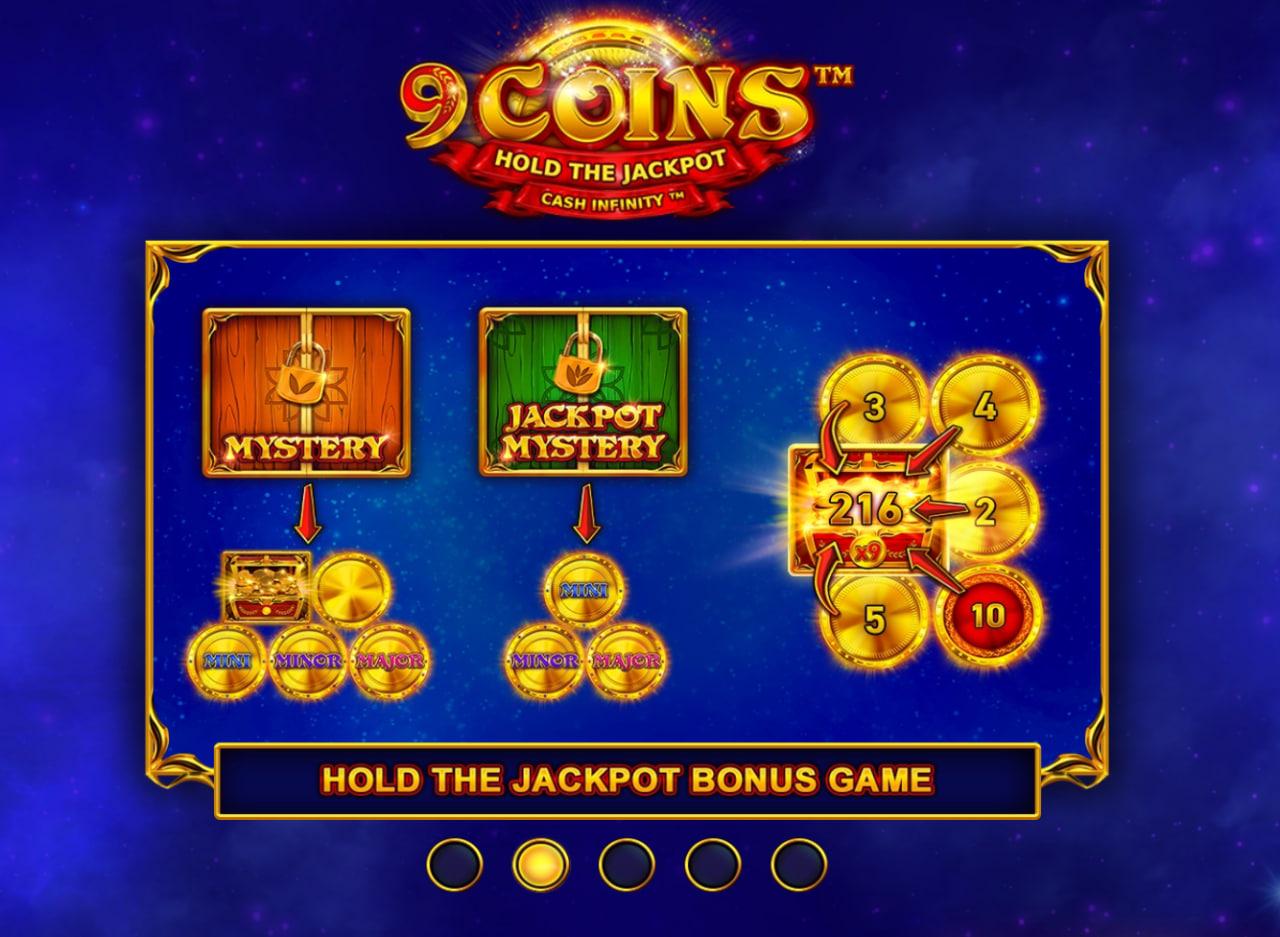Click the glowing 216 prize value
The height and width of the screenshot is (937, 1280).
[x=865, y=508]
